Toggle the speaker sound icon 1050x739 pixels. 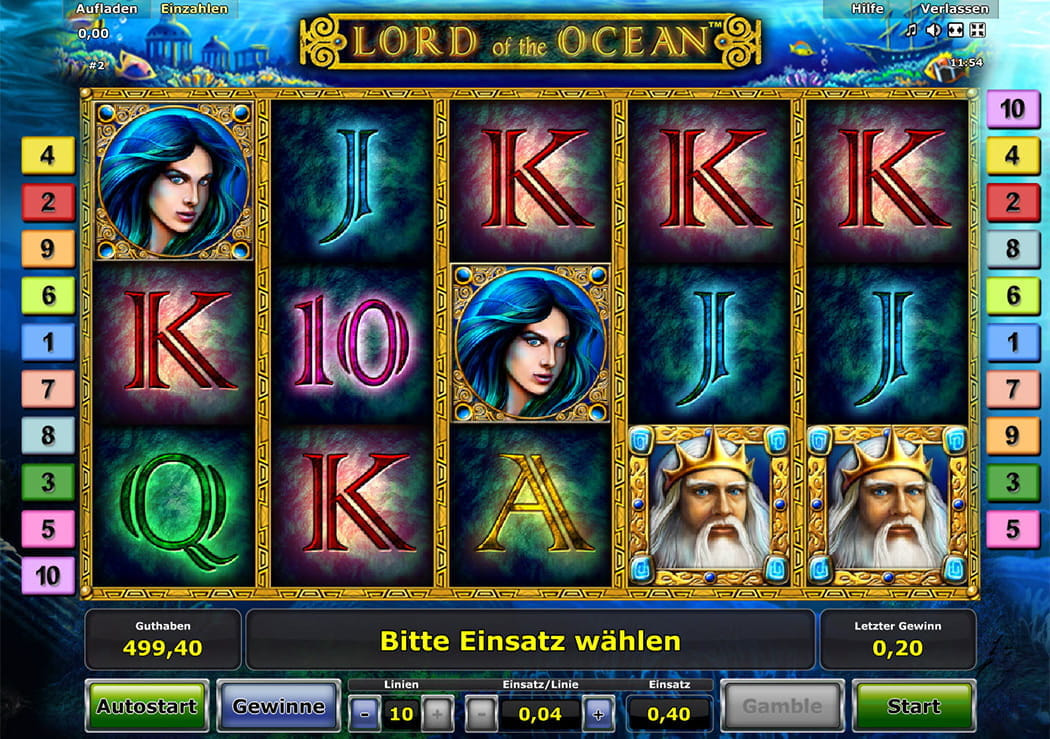pyautogui.click(x=933, y=30)
